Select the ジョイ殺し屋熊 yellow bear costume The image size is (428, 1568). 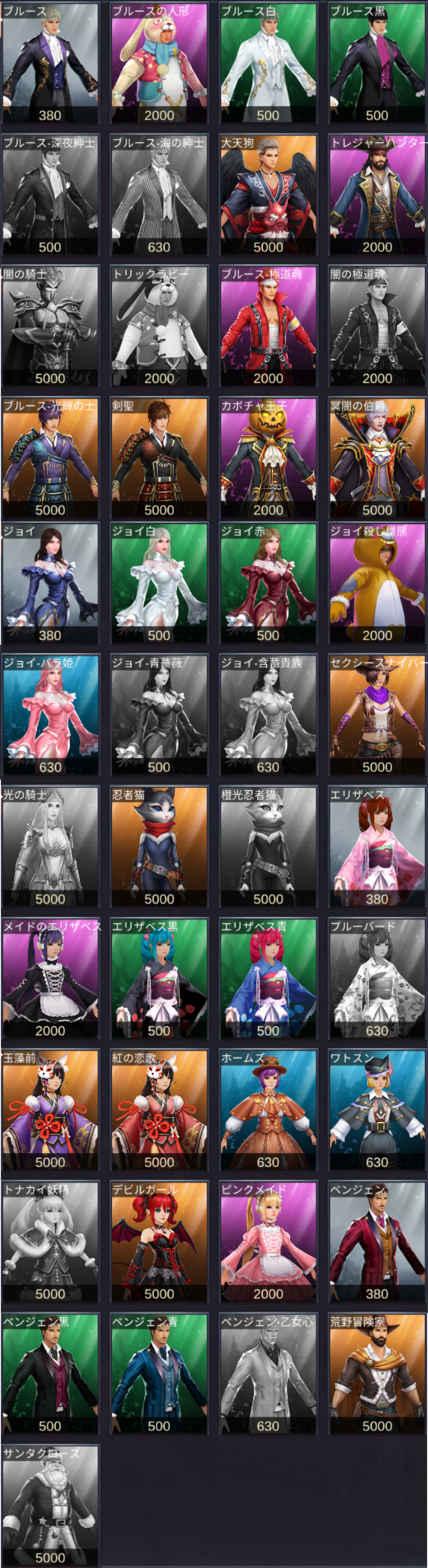pyautogui.click(x=377, y=583)
